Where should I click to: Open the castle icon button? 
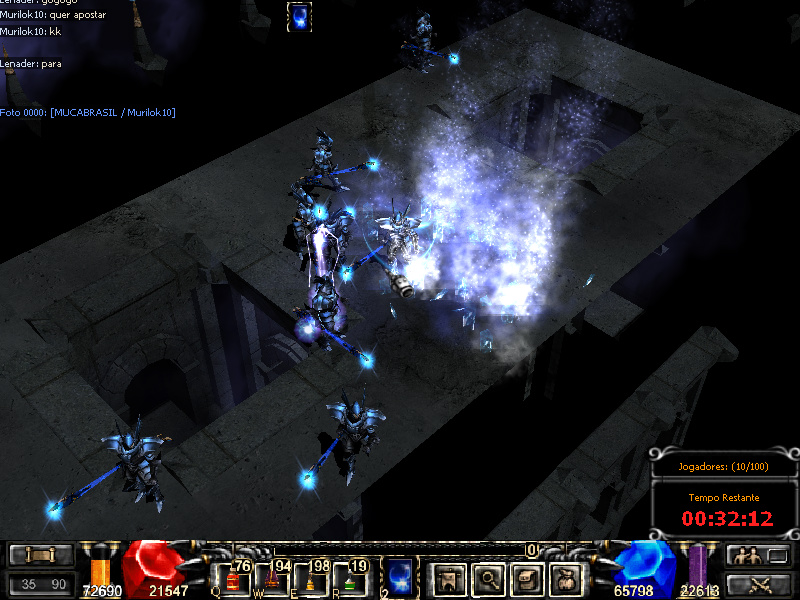click(447, 577)
